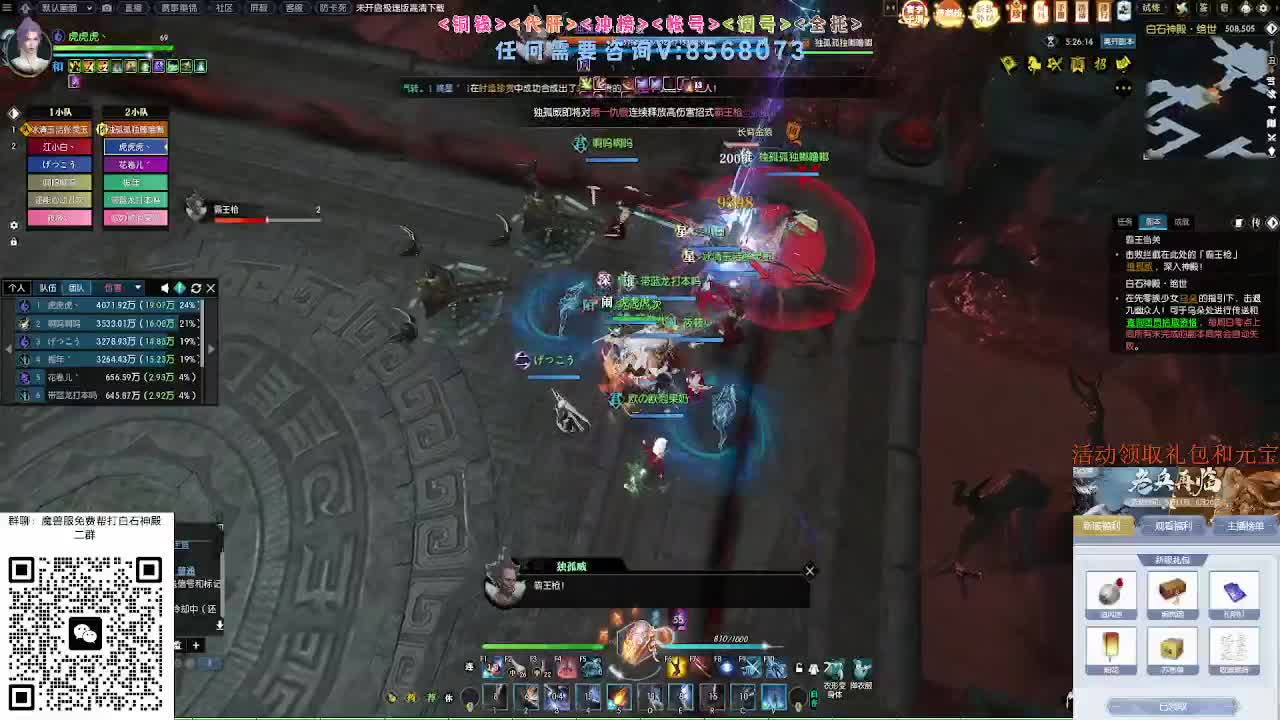This screenshot has height=720, width=1280.
Task: Click the lock icon beside the F10 skill
Action: click(x=797, y=668)
